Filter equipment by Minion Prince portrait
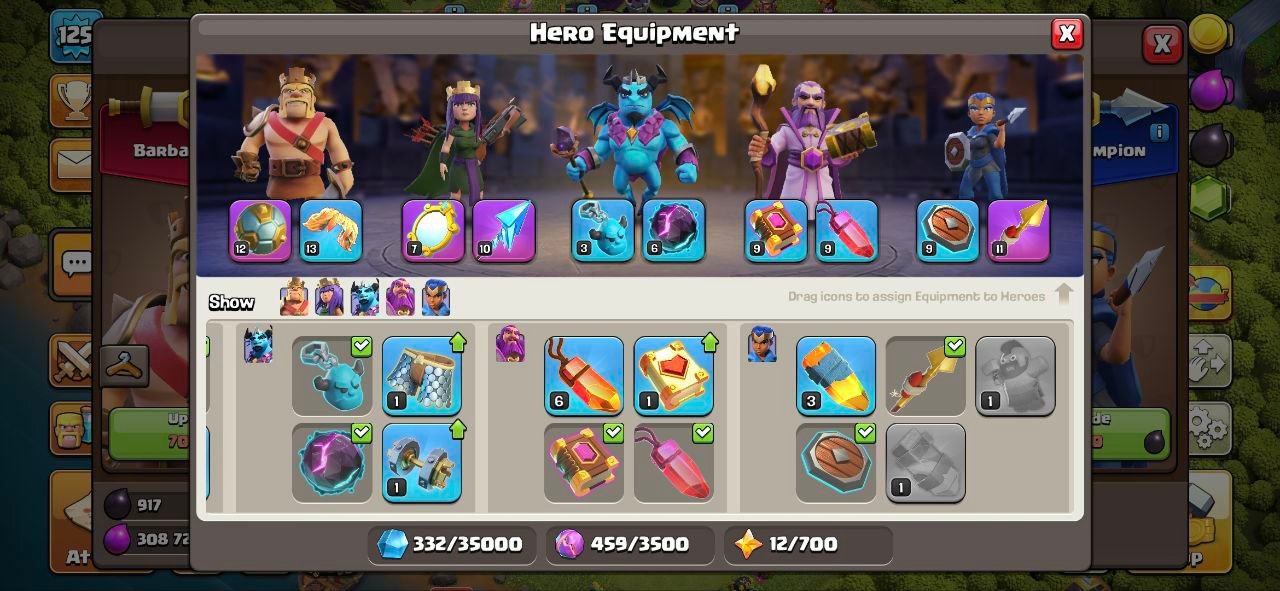The image size is (1280, 591). (365, 298)
